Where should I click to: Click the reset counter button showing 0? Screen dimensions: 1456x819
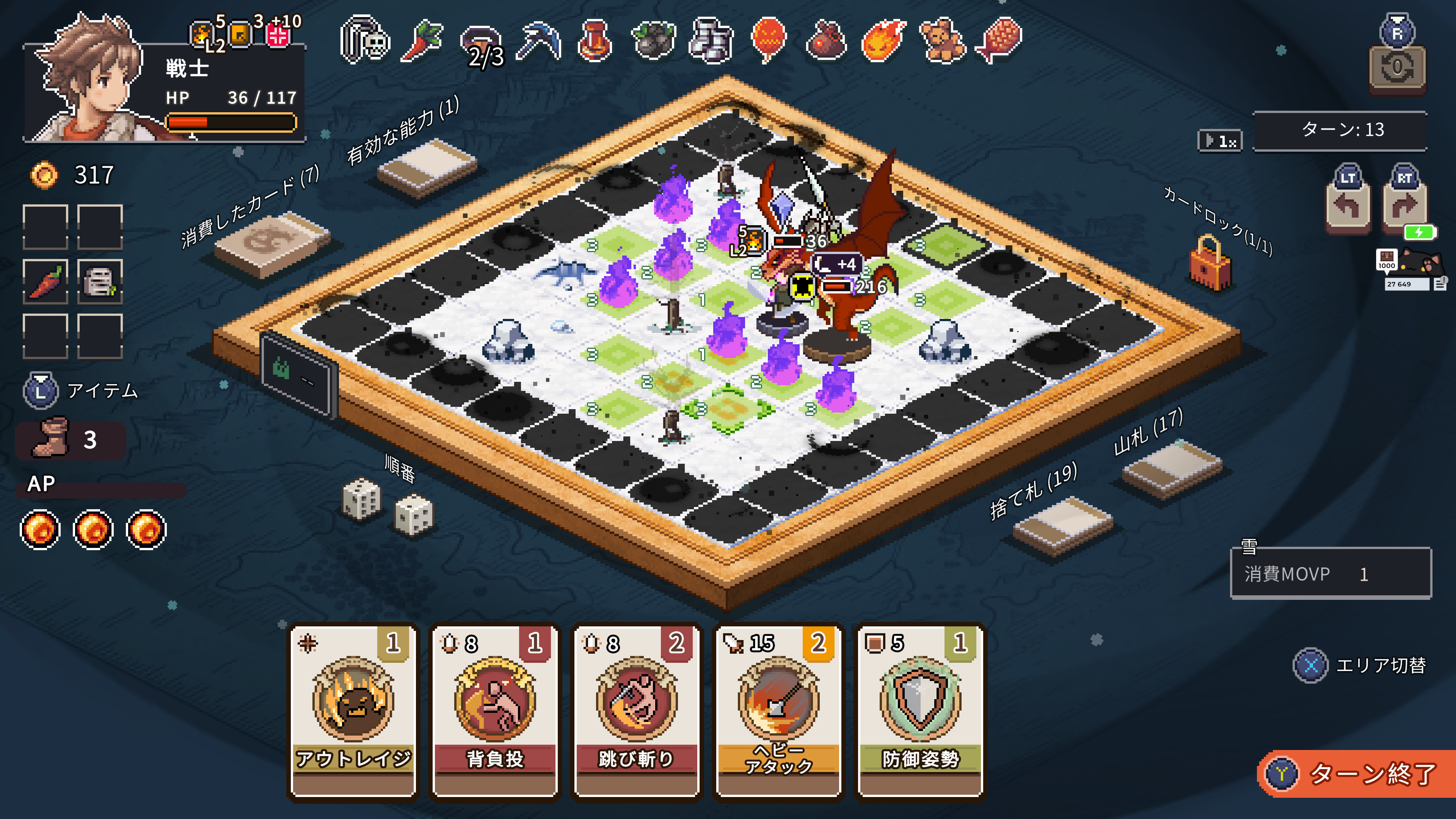(x=1396, y=69)
